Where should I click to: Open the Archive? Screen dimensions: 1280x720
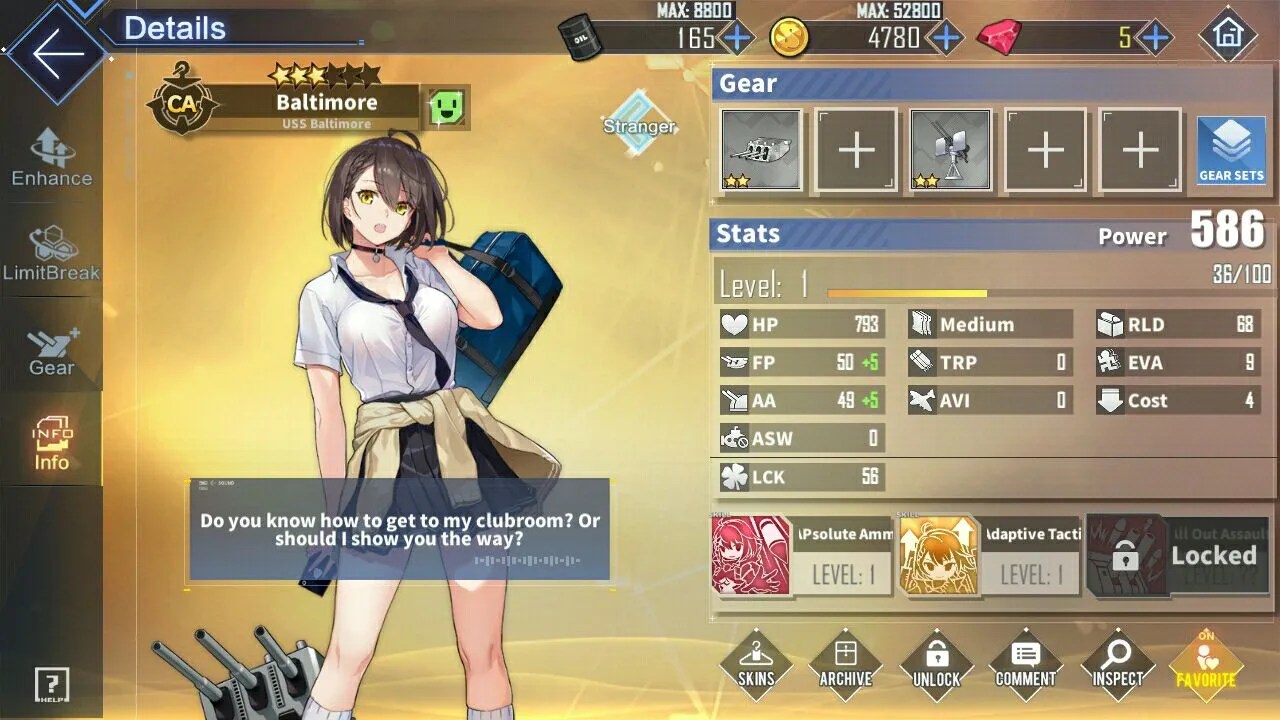point(846,664)
